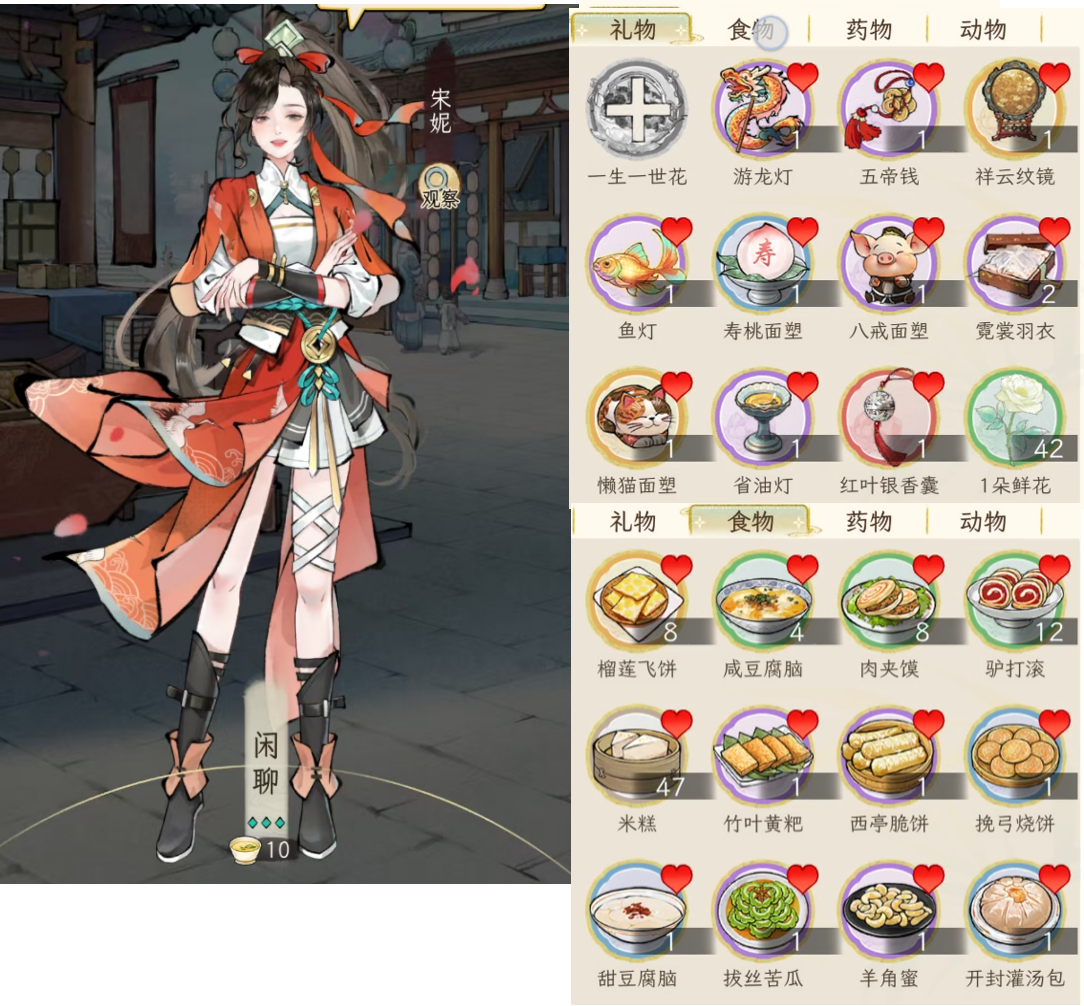Select the 米糕 rice cake steamer
This screenshot has height=1006, width=1084.
(x=637, y=756)
